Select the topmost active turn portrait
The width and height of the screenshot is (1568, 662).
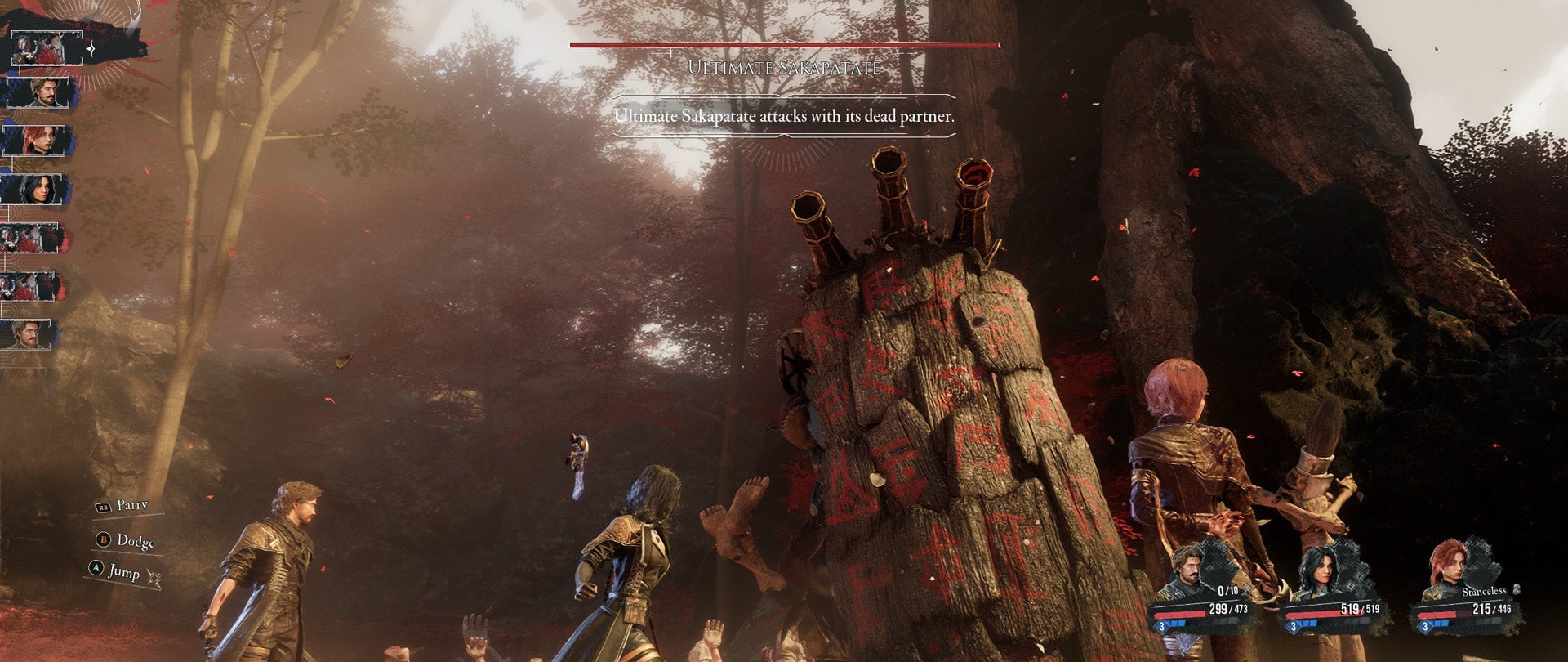(45, 49)
